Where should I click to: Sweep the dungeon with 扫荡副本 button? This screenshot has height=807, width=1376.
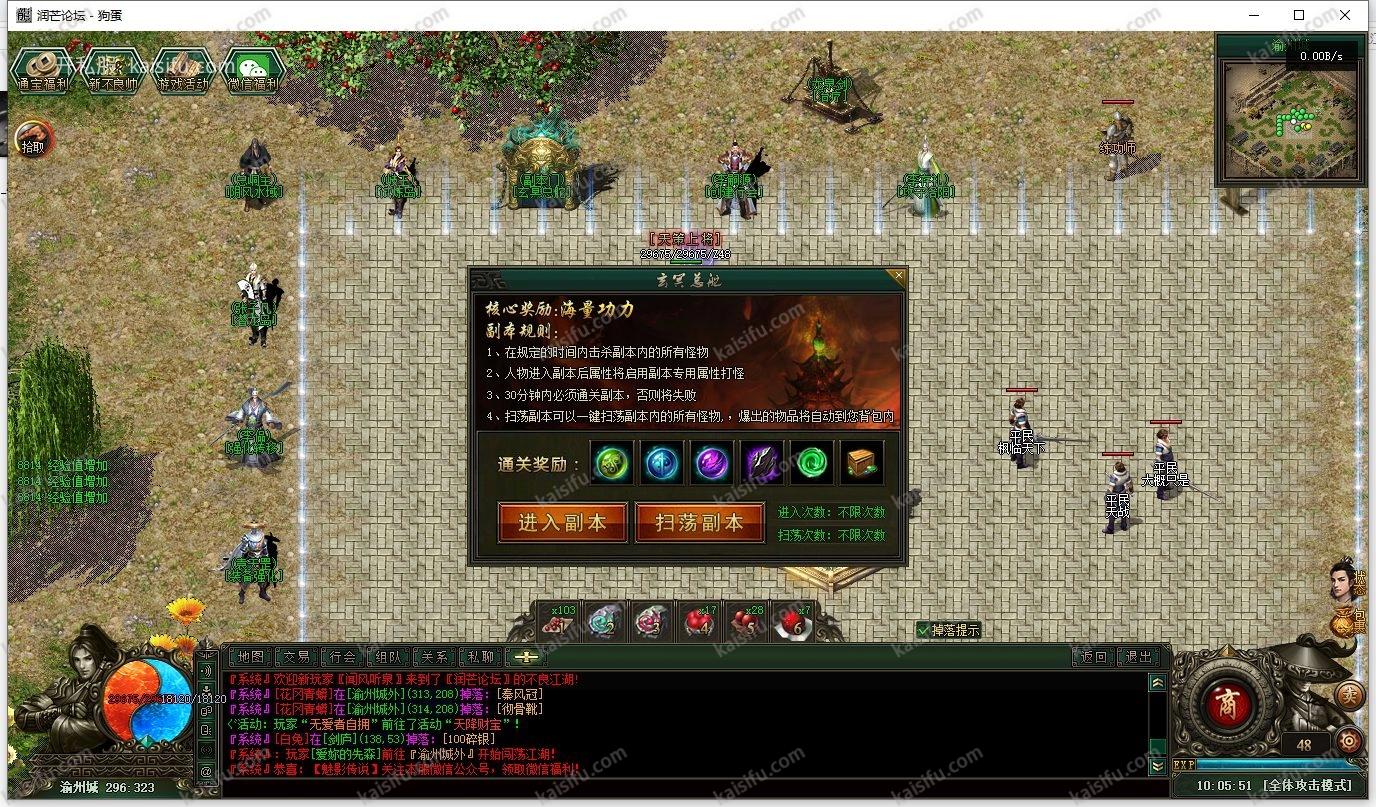tap(699, 522)
